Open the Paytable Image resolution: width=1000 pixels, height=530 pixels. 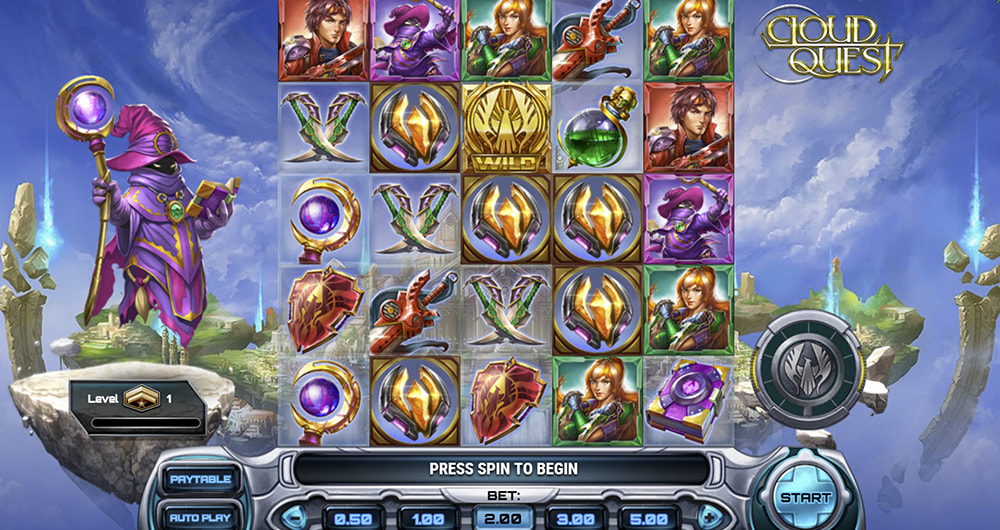tap(201, 479)
